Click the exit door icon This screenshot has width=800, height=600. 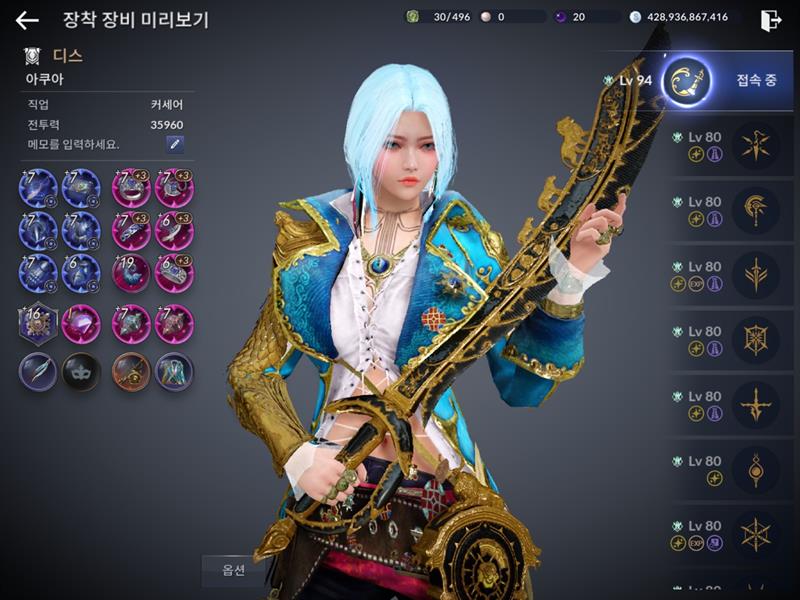coord(770,20)
